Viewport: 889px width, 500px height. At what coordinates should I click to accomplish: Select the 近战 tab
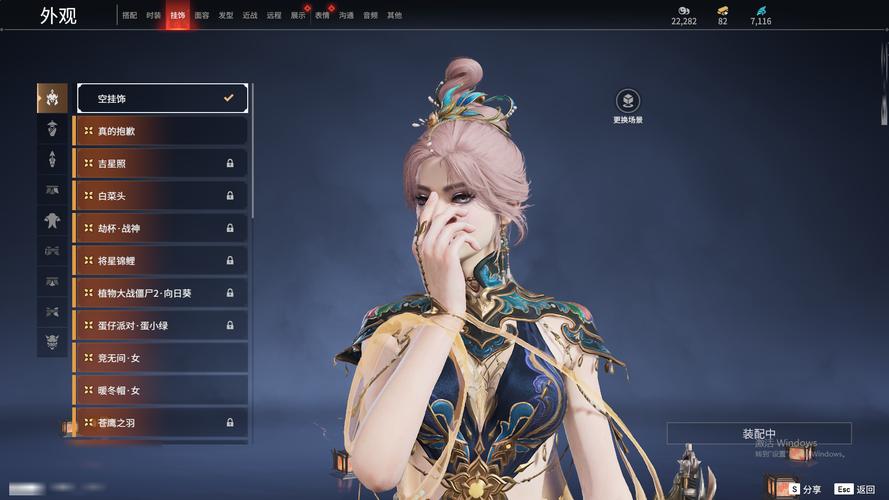[250, 16]
